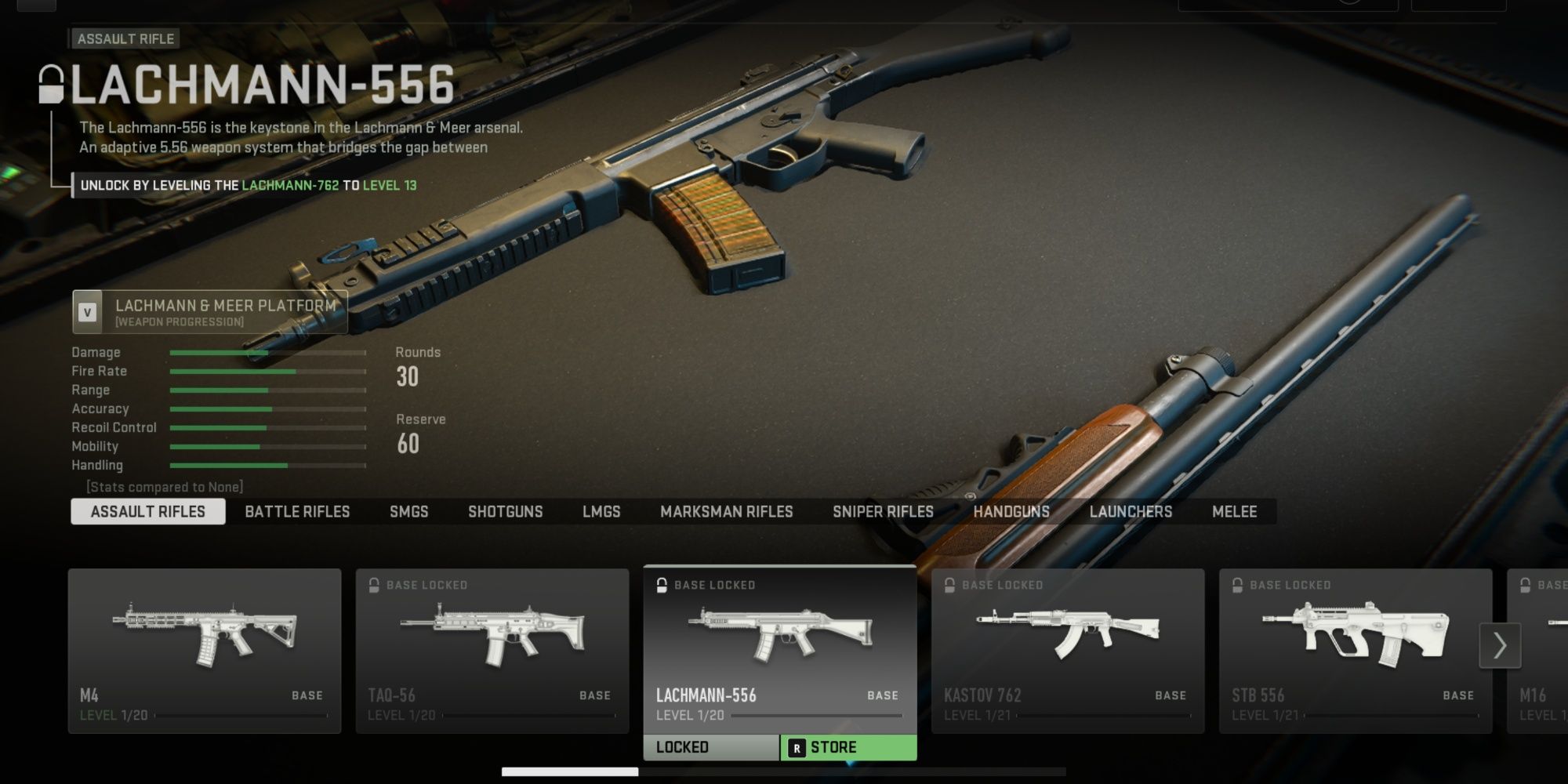Select the SMGs tab
The image size is (1568, 784).
pyautogui.click(x=408, y=512)
